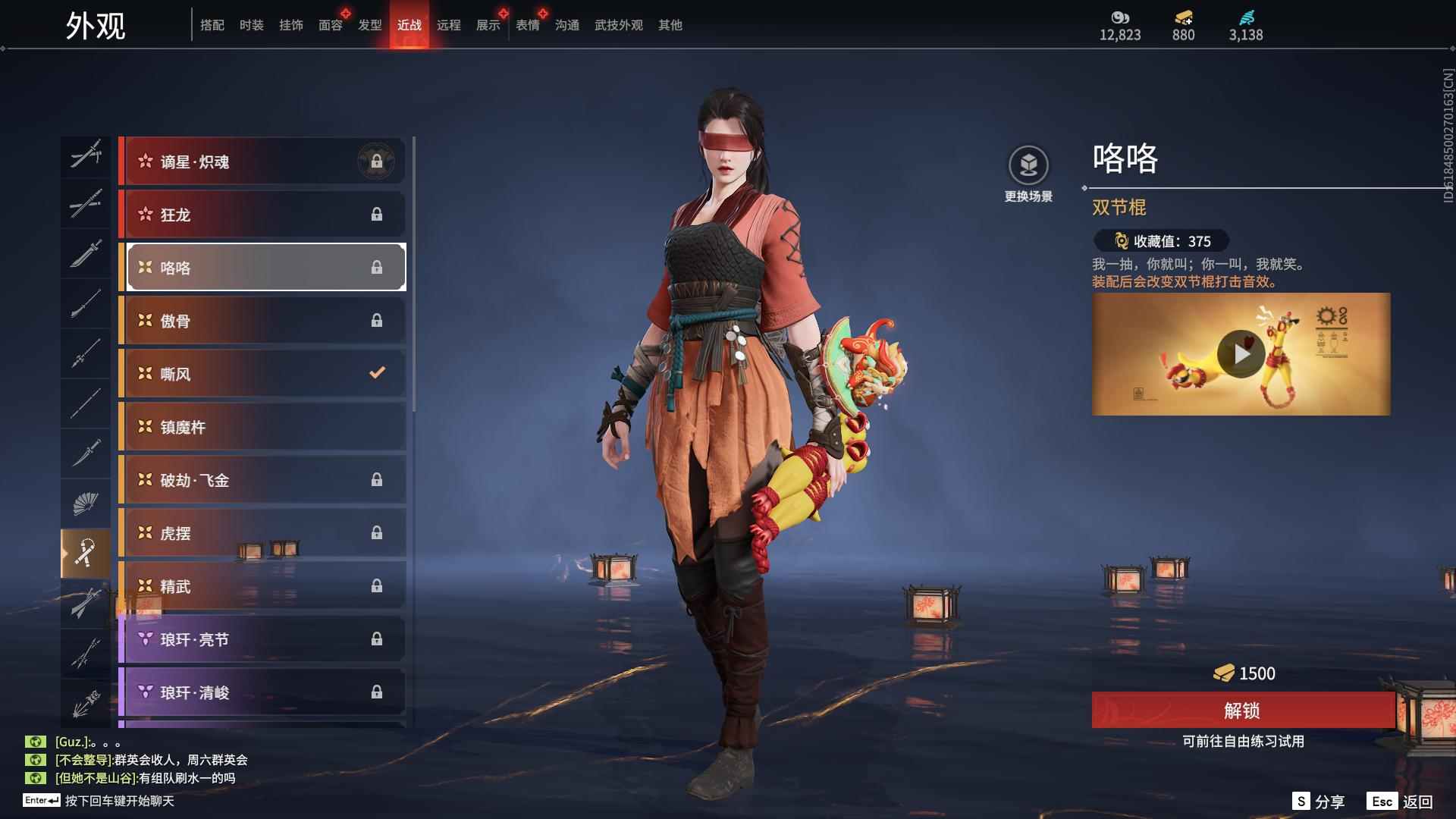
Task: Select the hidden weapon icon at sidebar bottom
Action: [86, 701]
